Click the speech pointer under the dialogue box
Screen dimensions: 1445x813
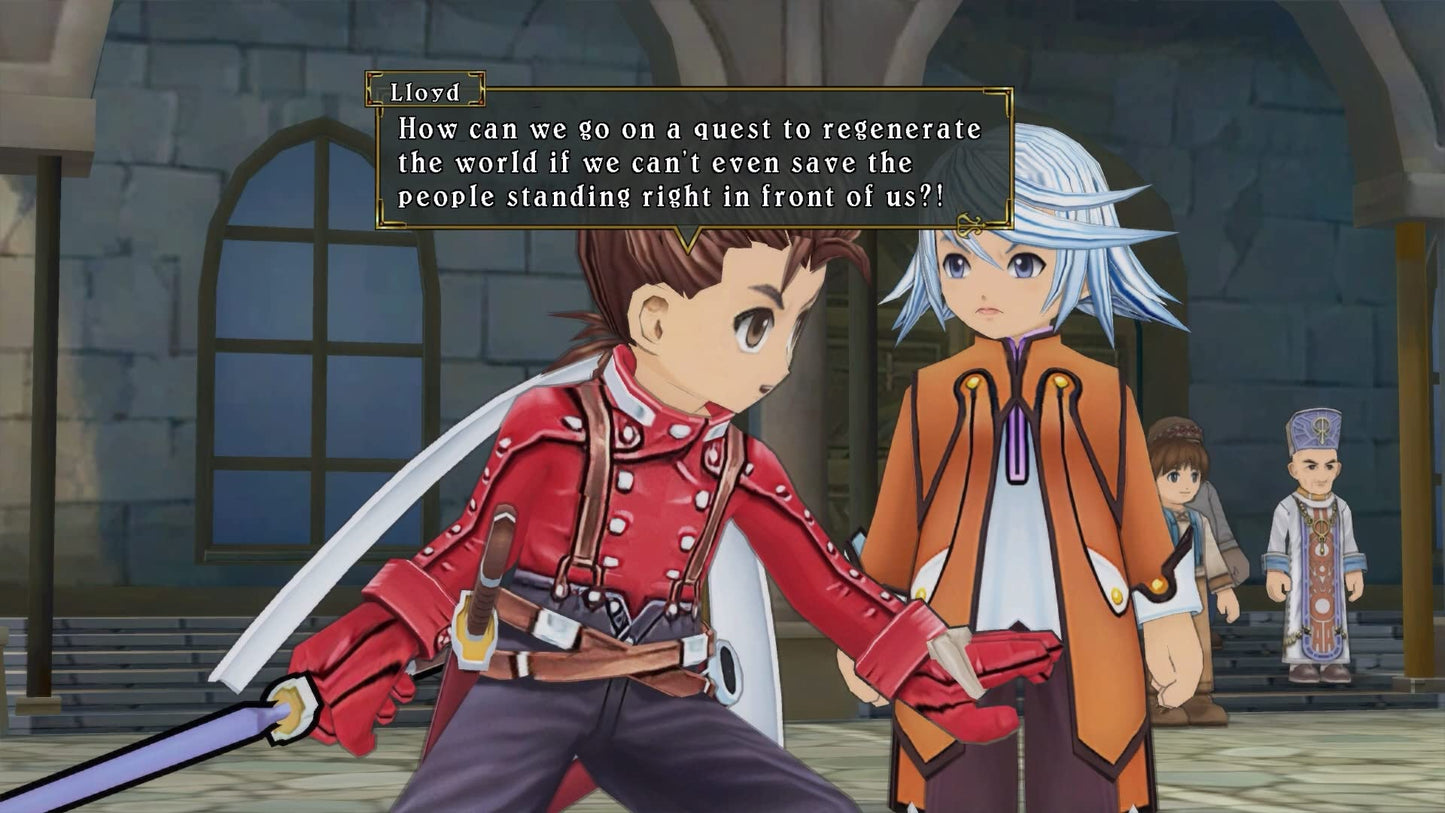pos(687,234)
